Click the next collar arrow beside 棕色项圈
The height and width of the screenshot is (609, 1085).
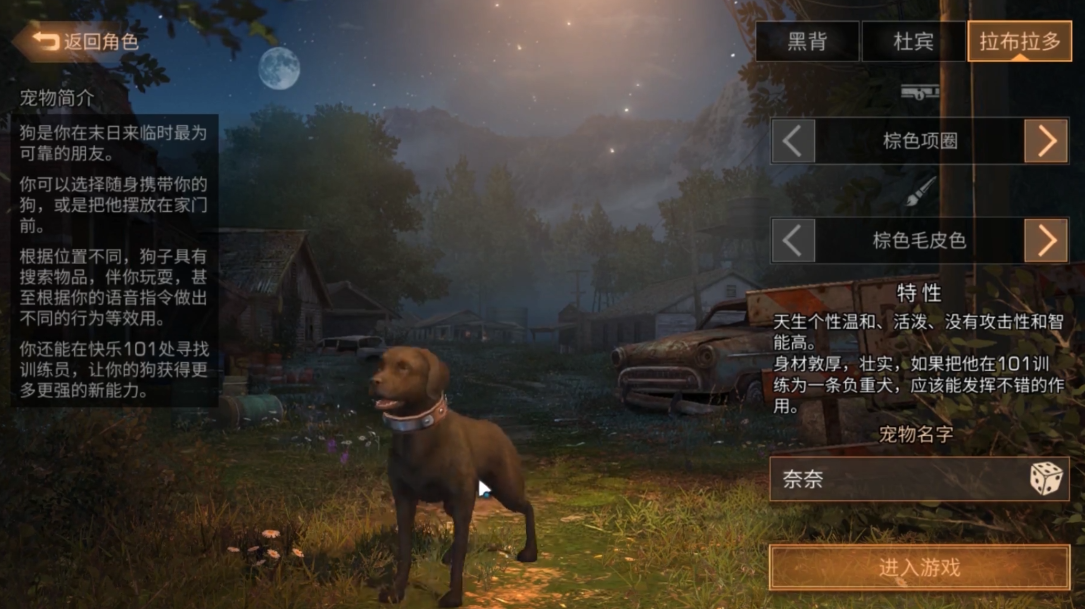point(1046,141)
